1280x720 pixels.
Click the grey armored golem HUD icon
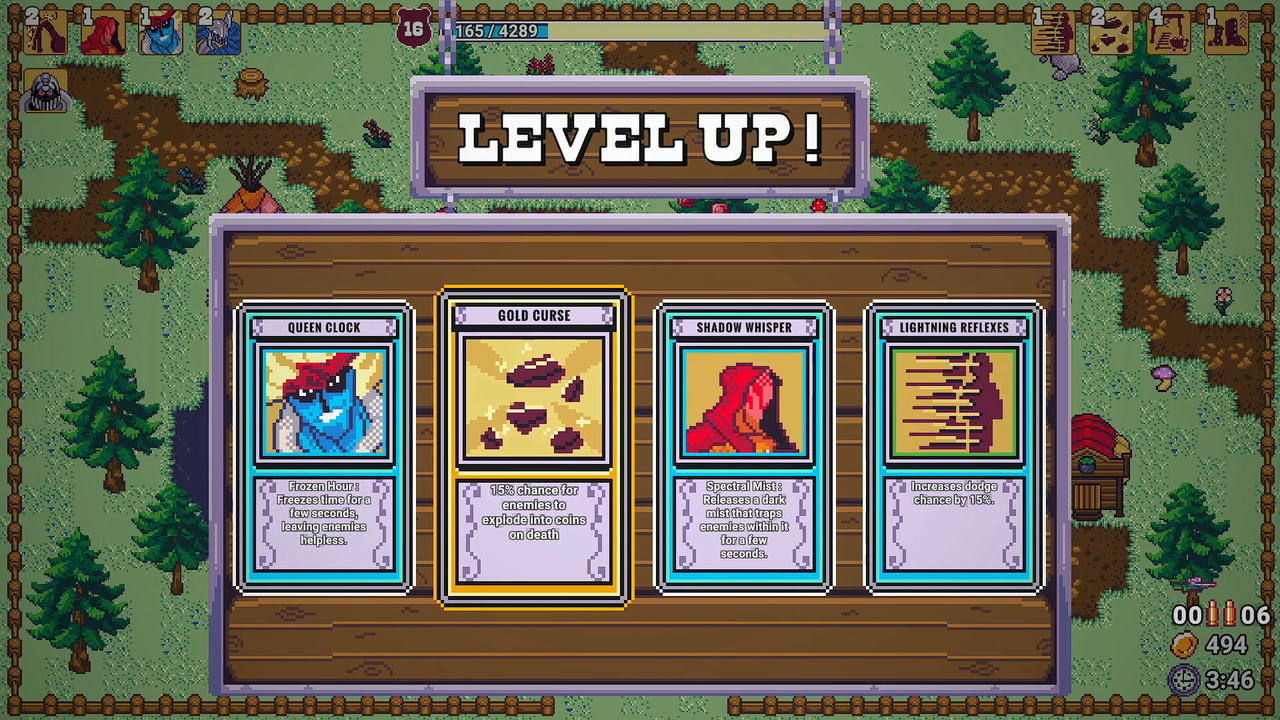point(45,91)
